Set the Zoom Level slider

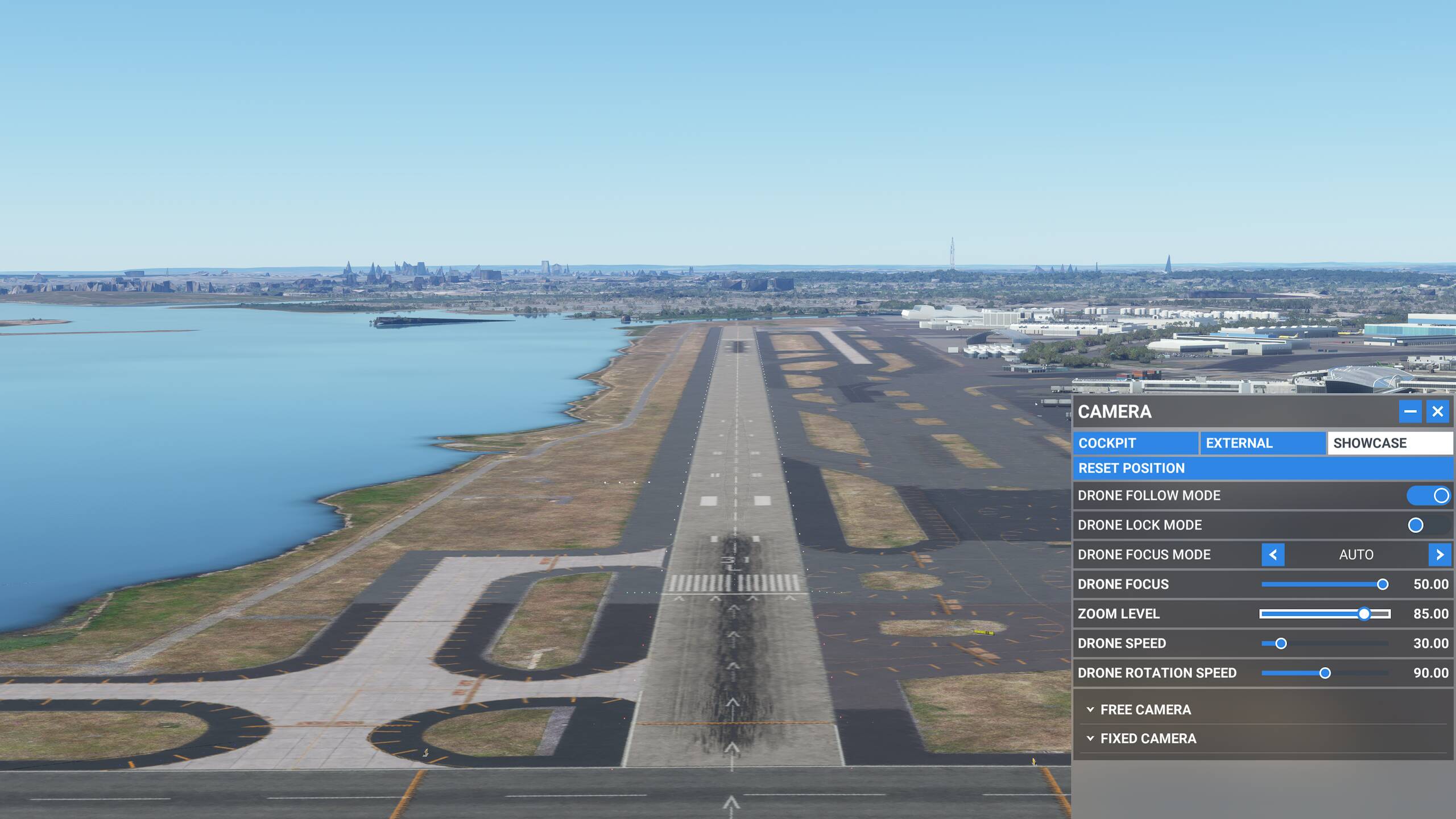[x=1364, y=614]
